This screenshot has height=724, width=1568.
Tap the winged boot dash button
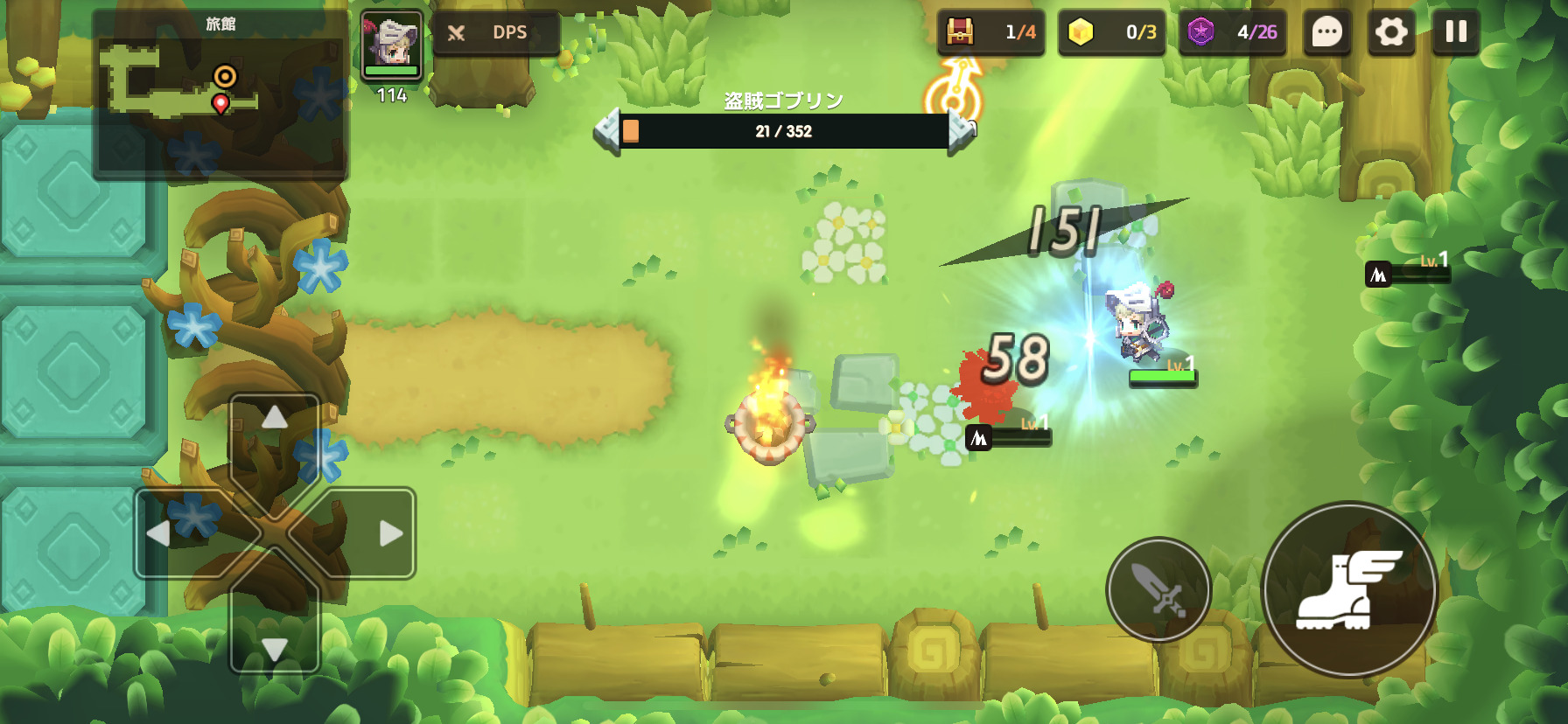click(x=1349, y=589)
